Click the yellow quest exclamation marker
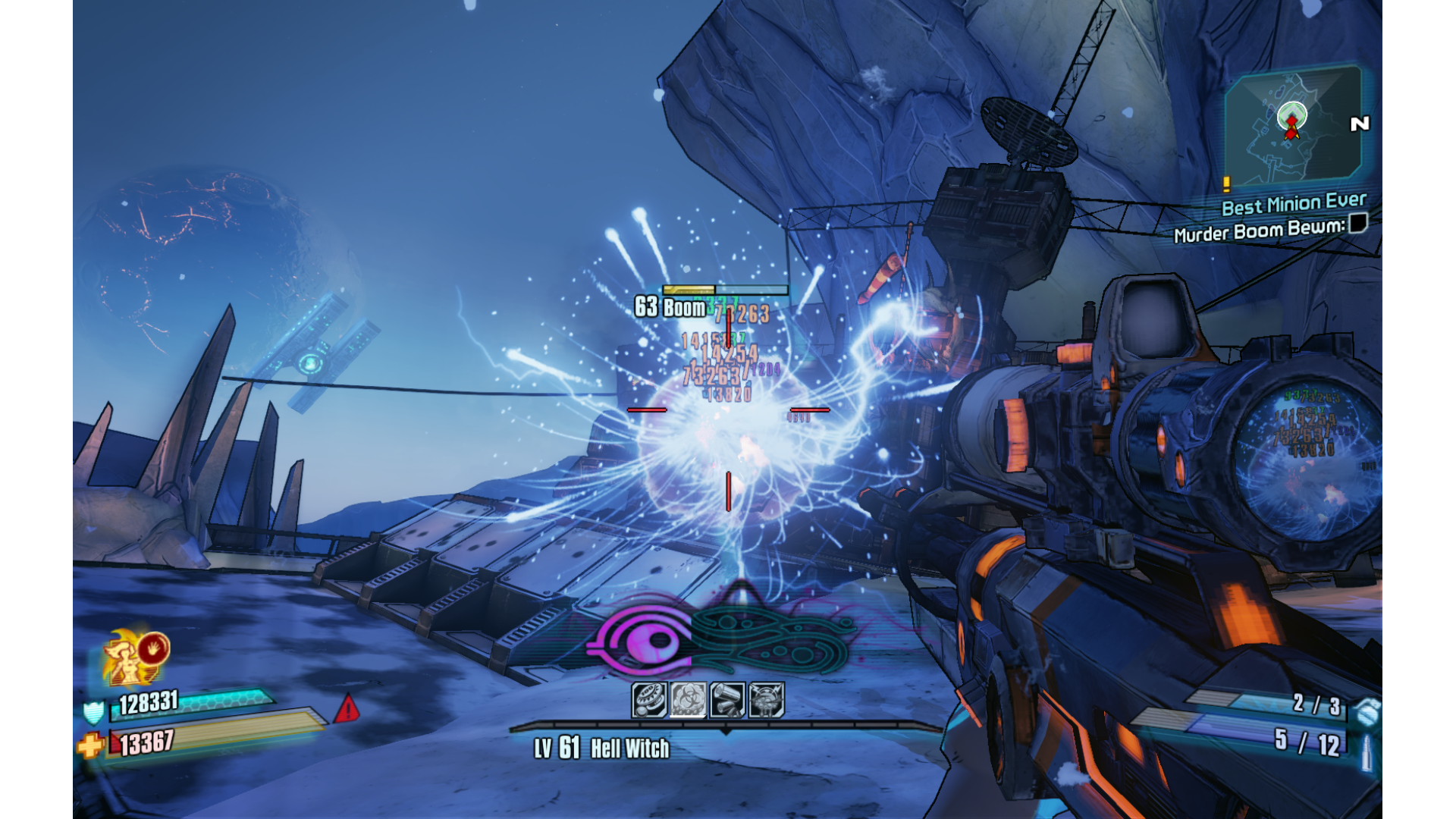The width and height of the screenshot is (1456, 819). [x=1226, y=184]
